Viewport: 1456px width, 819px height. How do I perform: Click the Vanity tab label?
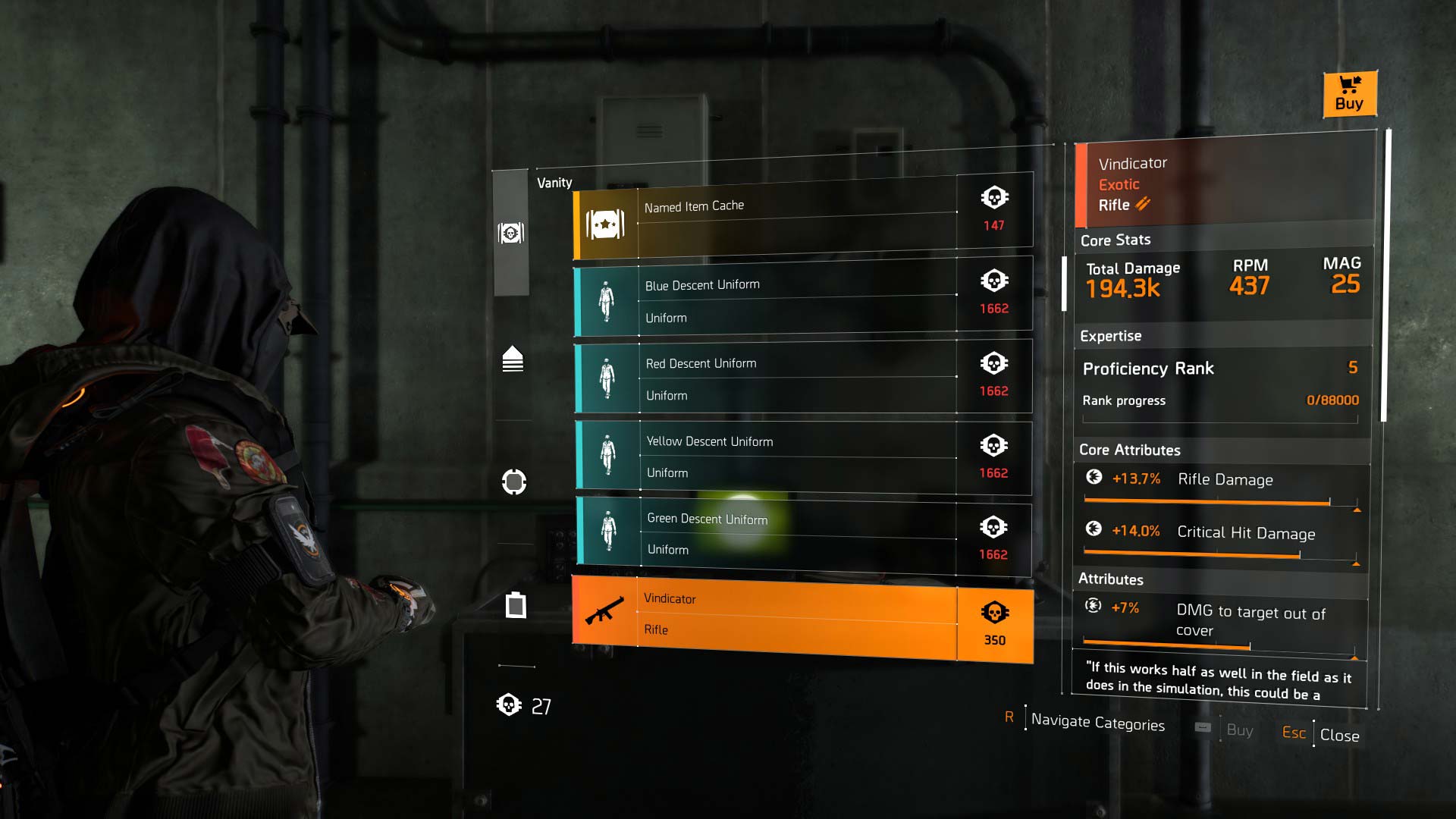(556, 182)
